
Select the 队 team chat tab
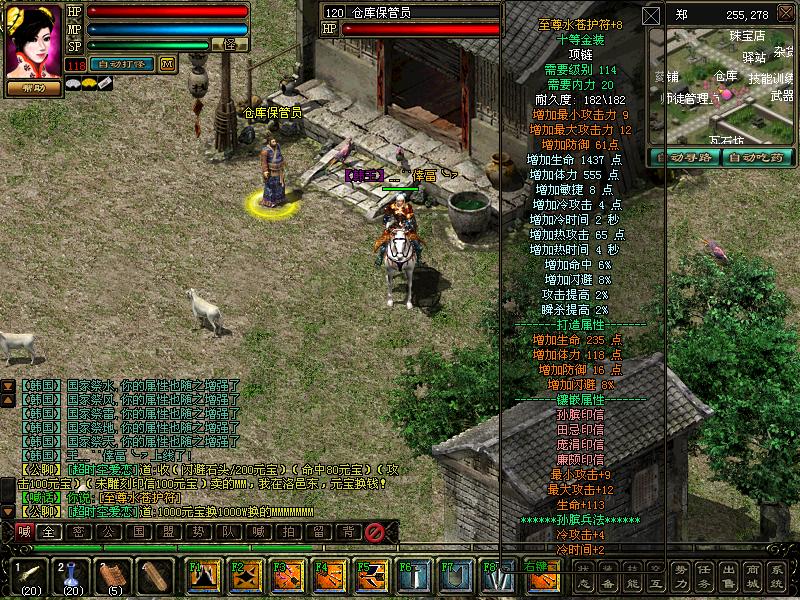tap(230, 532)
